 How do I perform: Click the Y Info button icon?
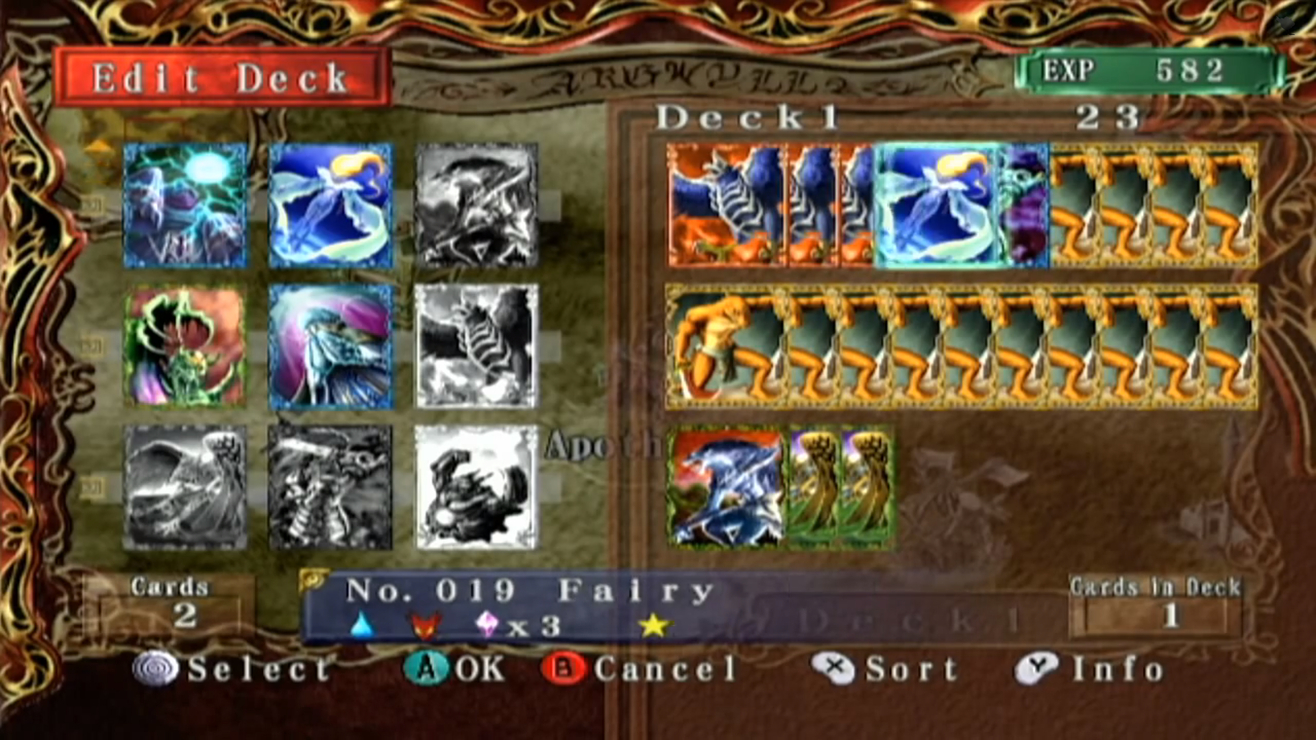click(1035, 668)
